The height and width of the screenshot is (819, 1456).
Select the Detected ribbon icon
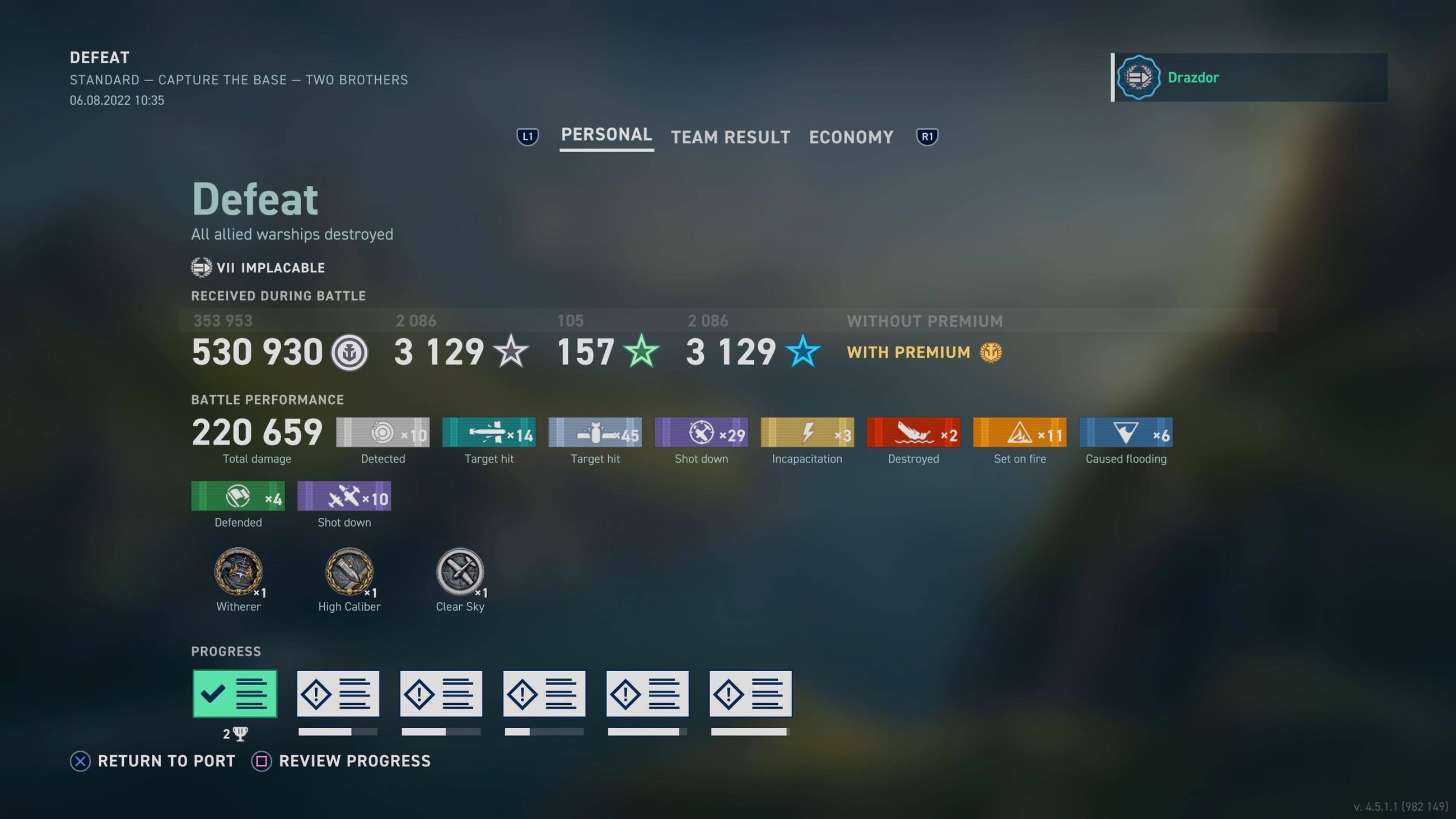point(382,432)
